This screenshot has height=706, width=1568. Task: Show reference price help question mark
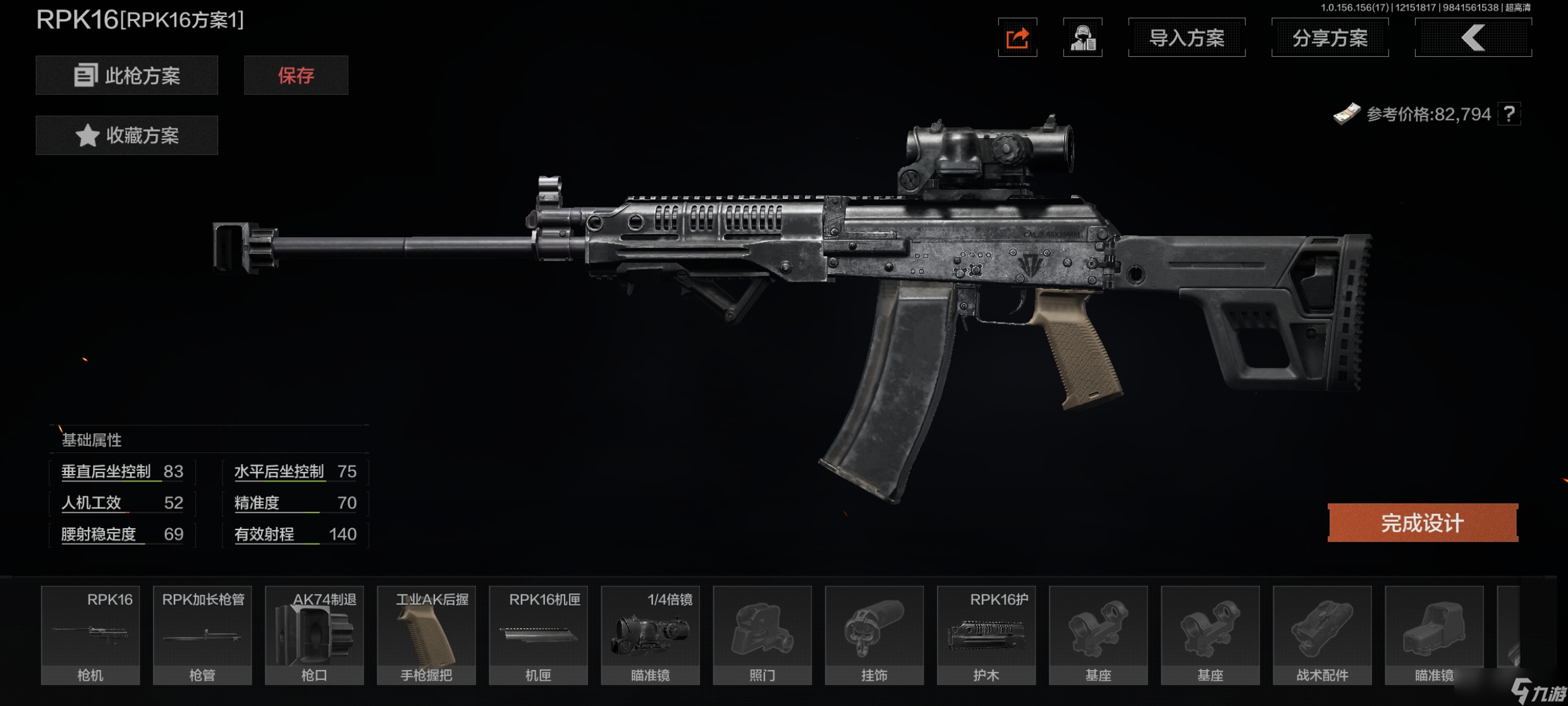click(x=1509, y=114)
